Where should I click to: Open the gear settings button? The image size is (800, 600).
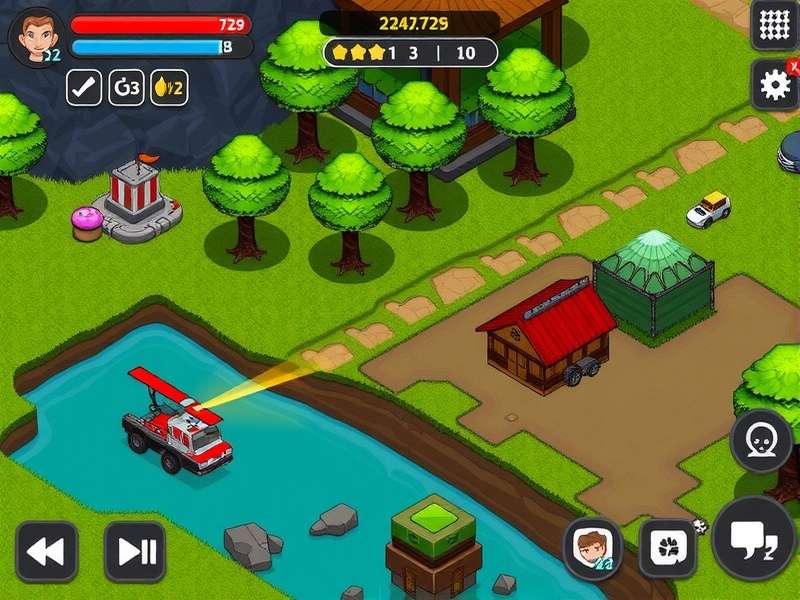click(775, 85)
